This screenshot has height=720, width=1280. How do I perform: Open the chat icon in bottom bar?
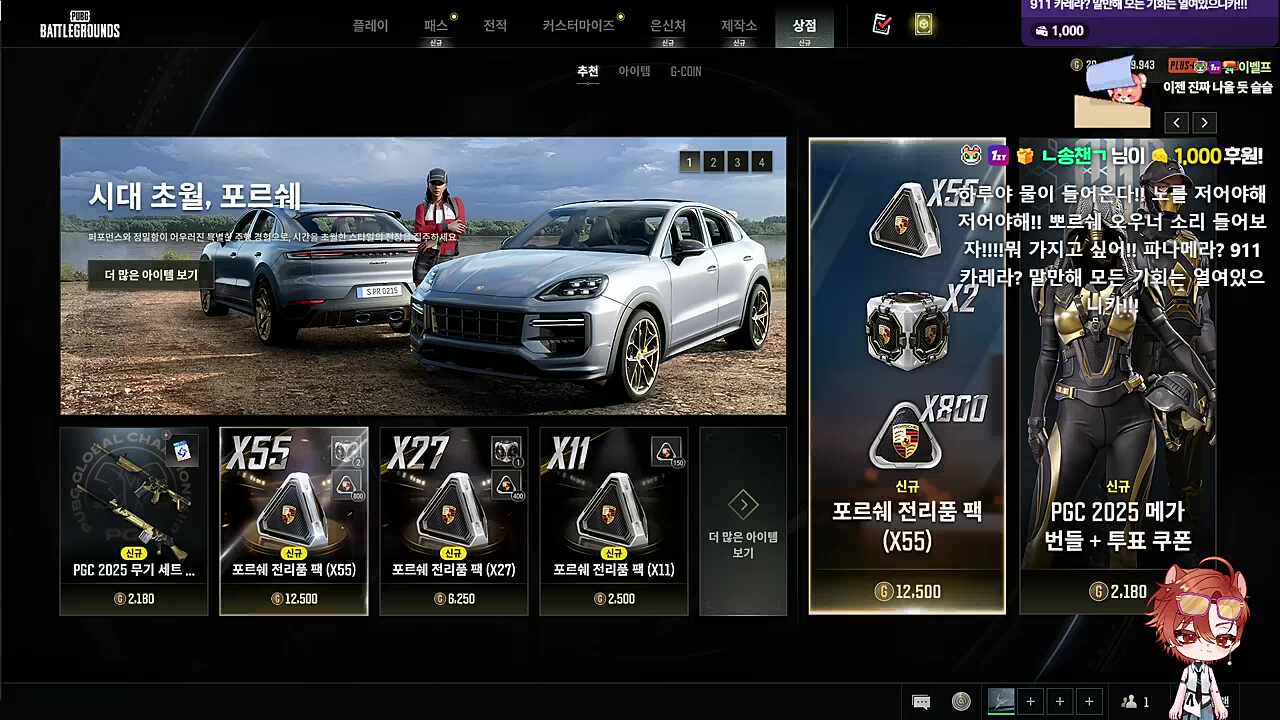pos(921,702)
